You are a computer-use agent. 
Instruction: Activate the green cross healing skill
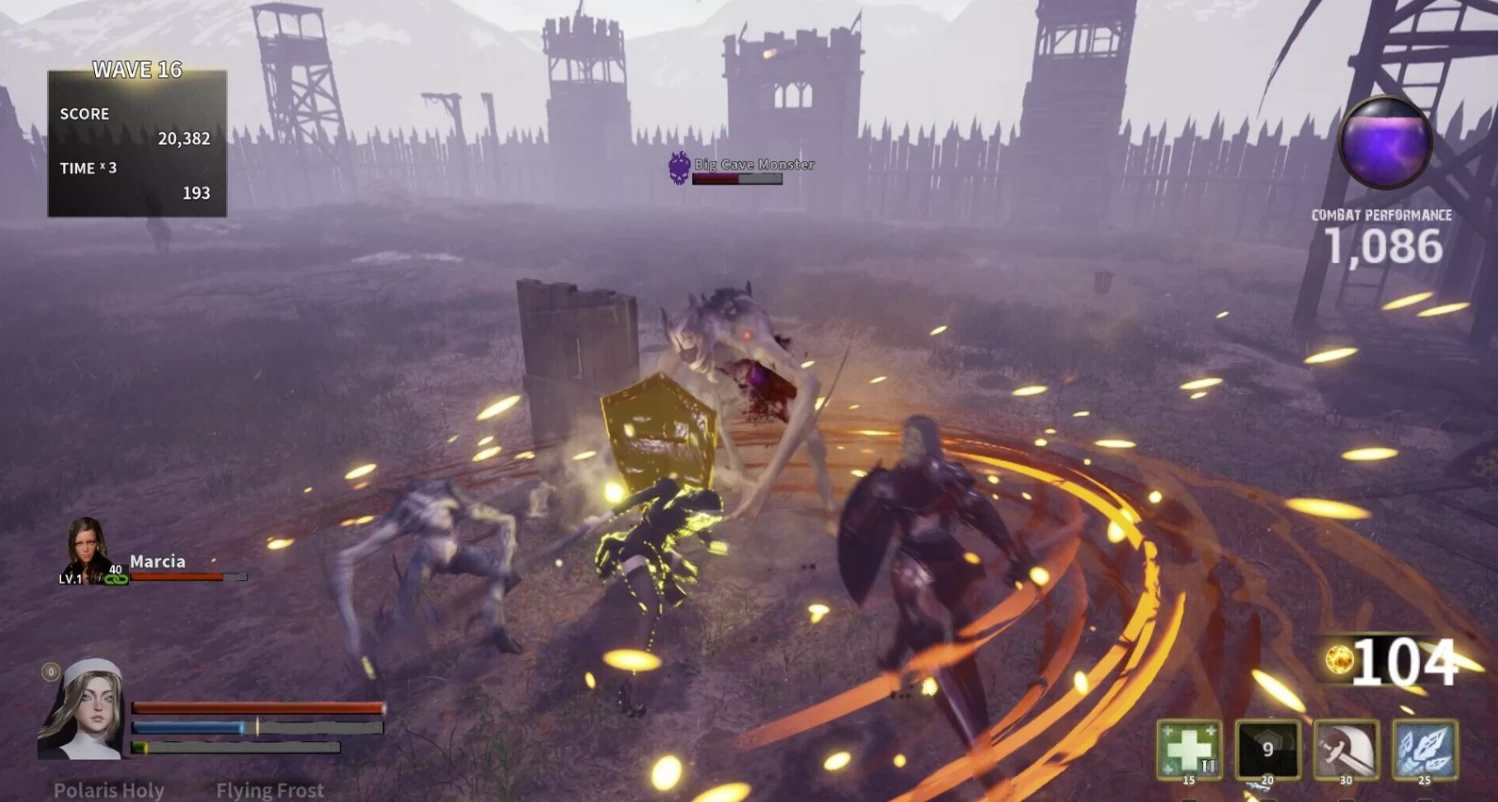pos(1189,749)
